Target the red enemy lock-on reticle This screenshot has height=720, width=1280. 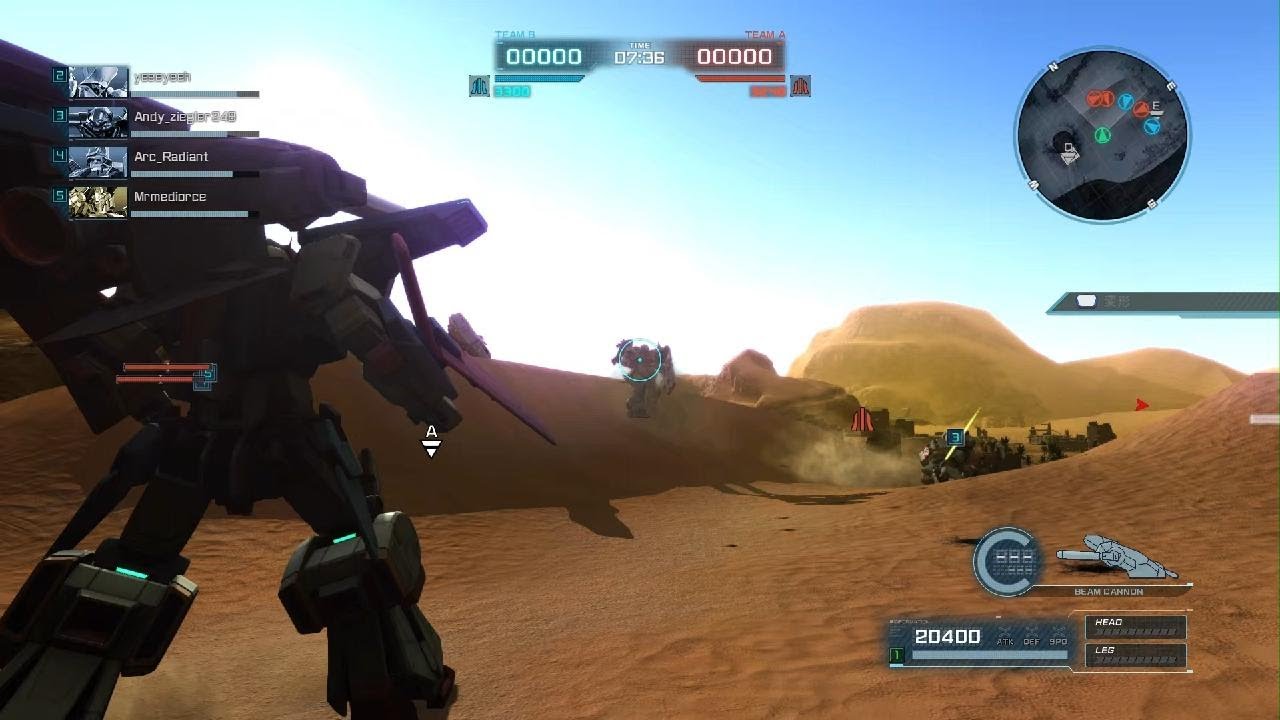pos(639,360)
